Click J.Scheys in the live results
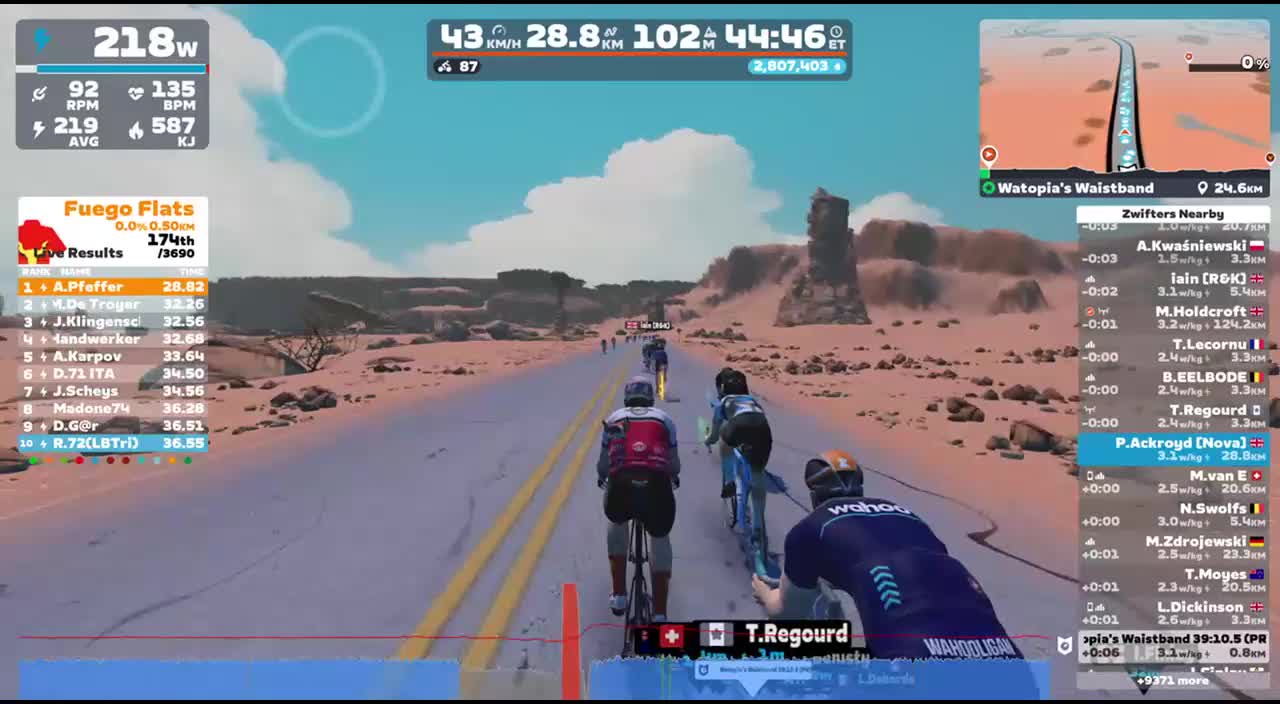Image resolution: width=1280 pixels, height=704 pixels. click(x=112, y=391)
